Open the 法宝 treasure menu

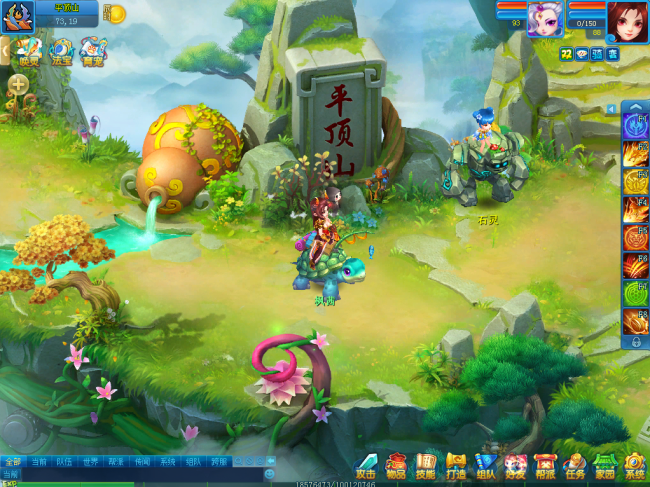click(62, 51)
